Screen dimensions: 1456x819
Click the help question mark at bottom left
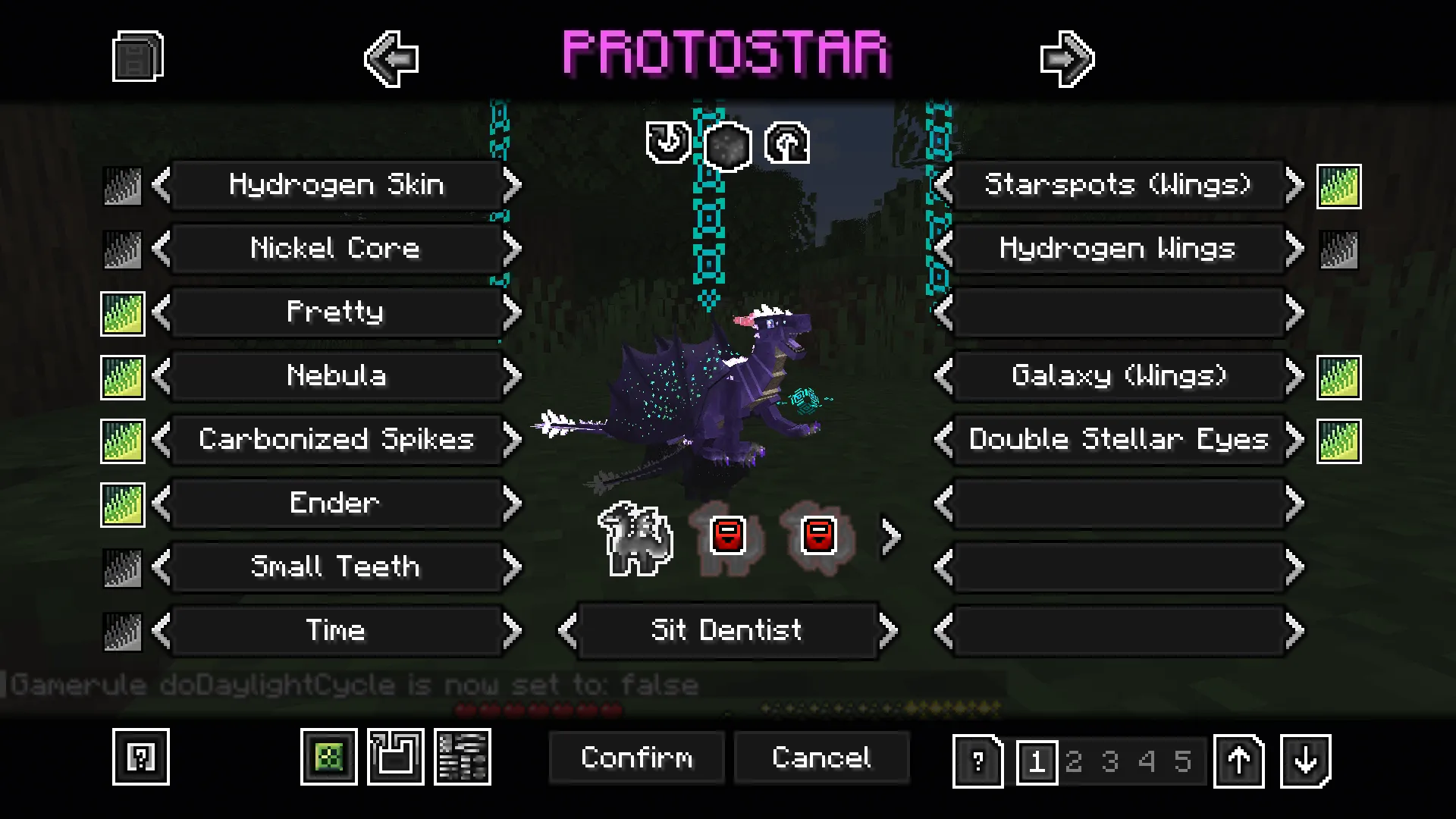(141, 758)
